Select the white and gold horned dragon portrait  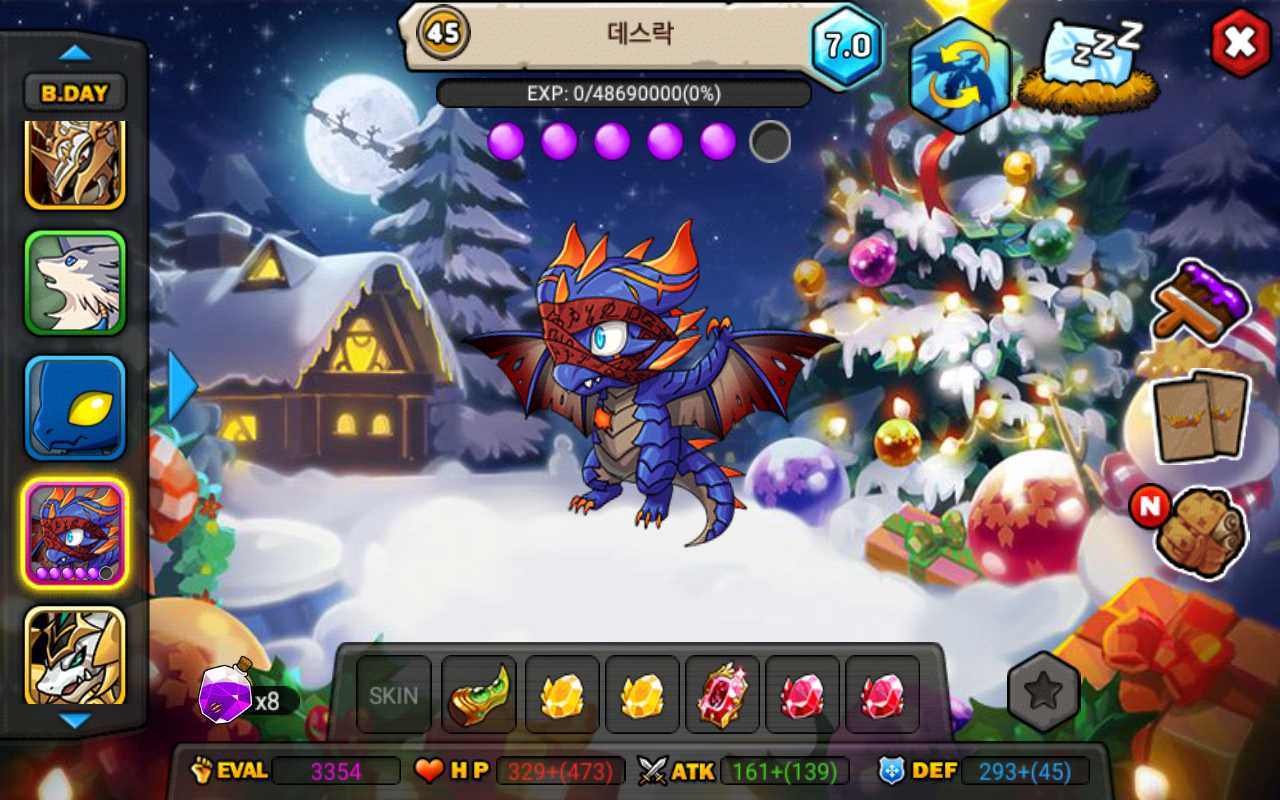75,655
